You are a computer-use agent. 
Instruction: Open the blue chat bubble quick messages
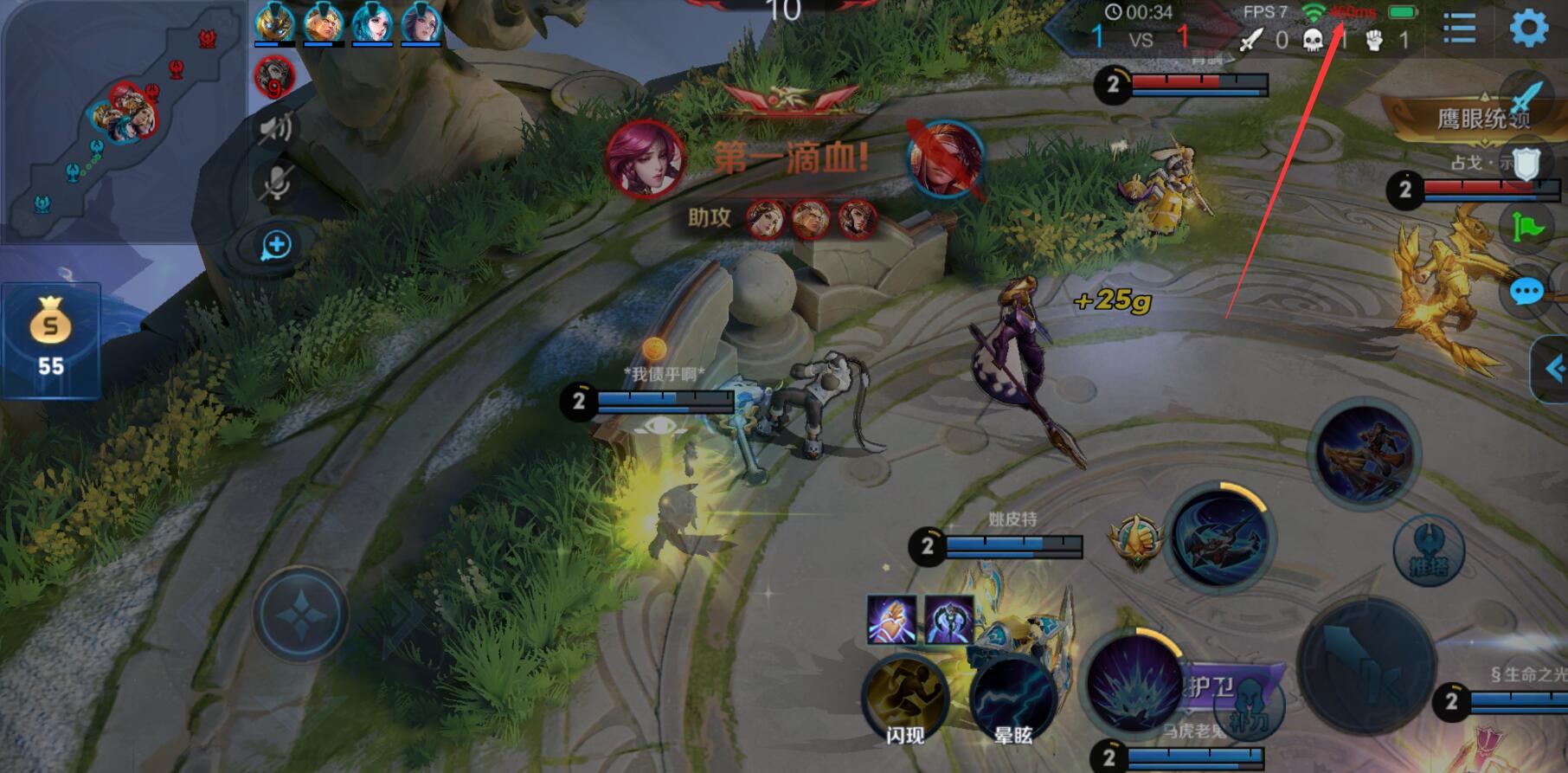1526,293
